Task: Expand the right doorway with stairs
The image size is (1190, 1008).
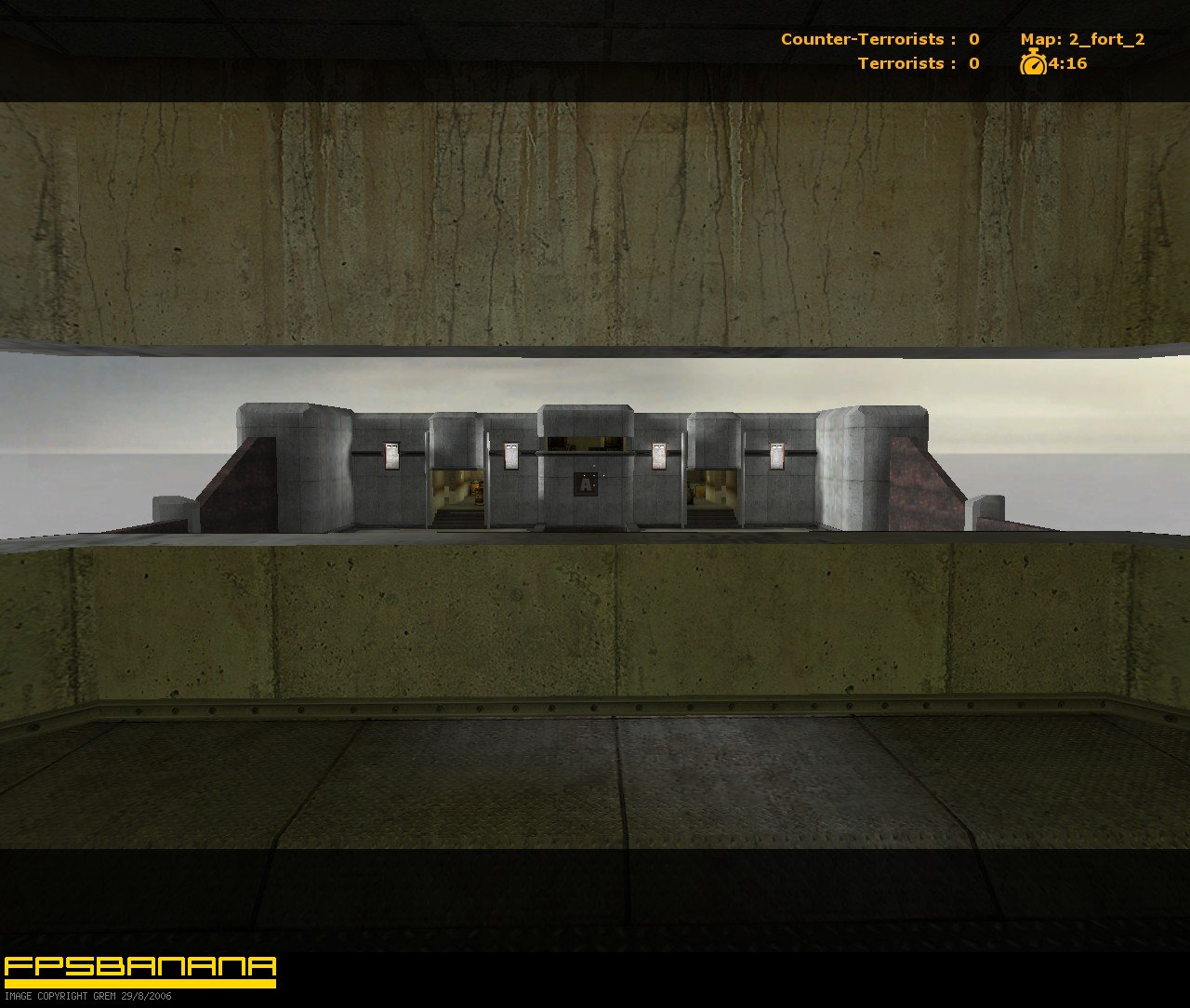Action: click(714, 497)
